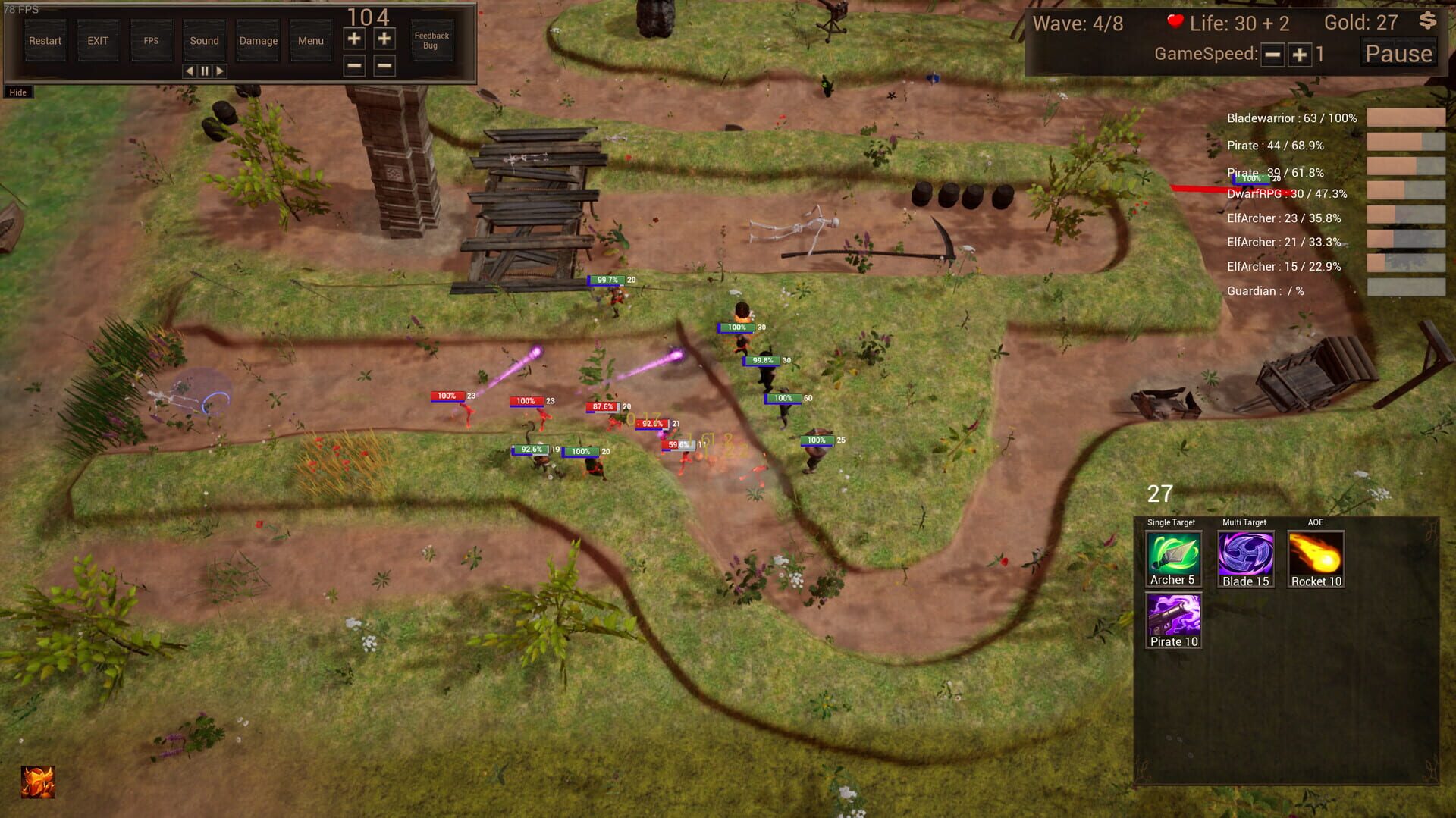Click the step-forward arrow under Sound
This screenshot has height=818, width=1456.
click(x=221, y=70)
